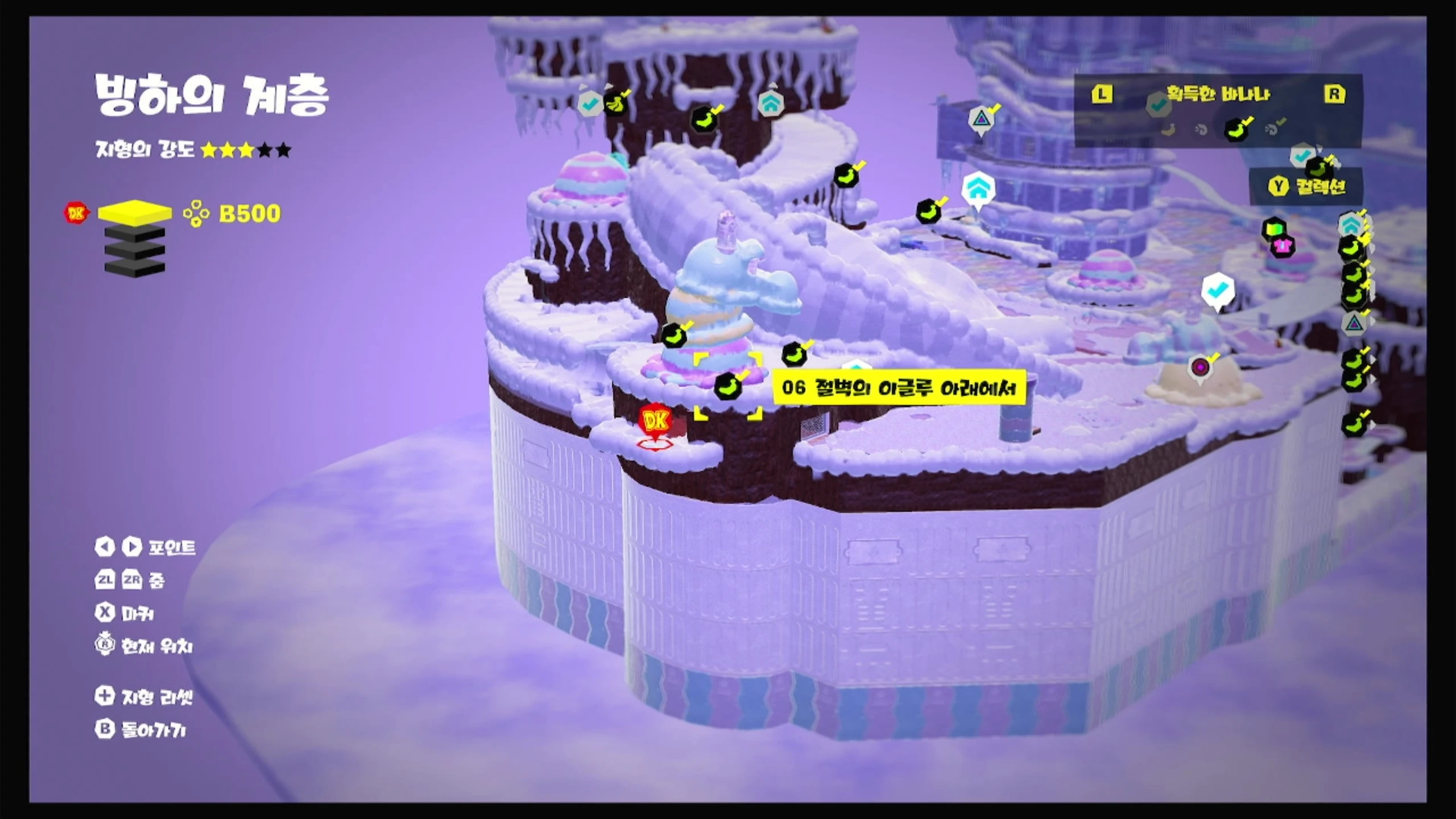
Task: Click the yellow 절벽의 이글루 아래에서 label
Action: 899,388
